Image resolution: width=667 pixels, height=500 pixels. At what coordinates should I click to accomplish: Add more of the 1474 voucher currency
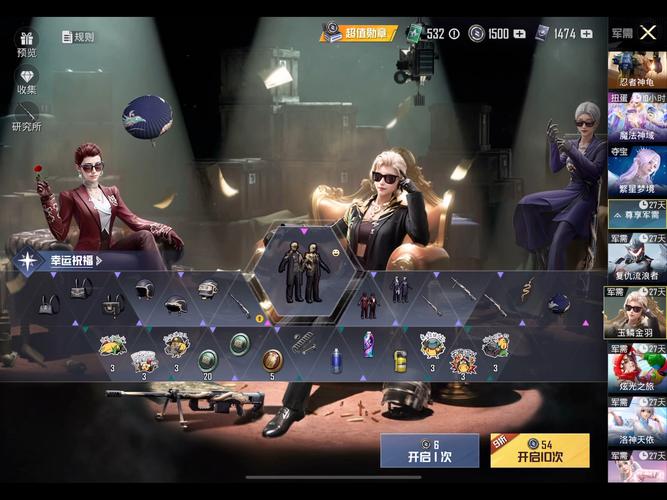pos(586,33)
